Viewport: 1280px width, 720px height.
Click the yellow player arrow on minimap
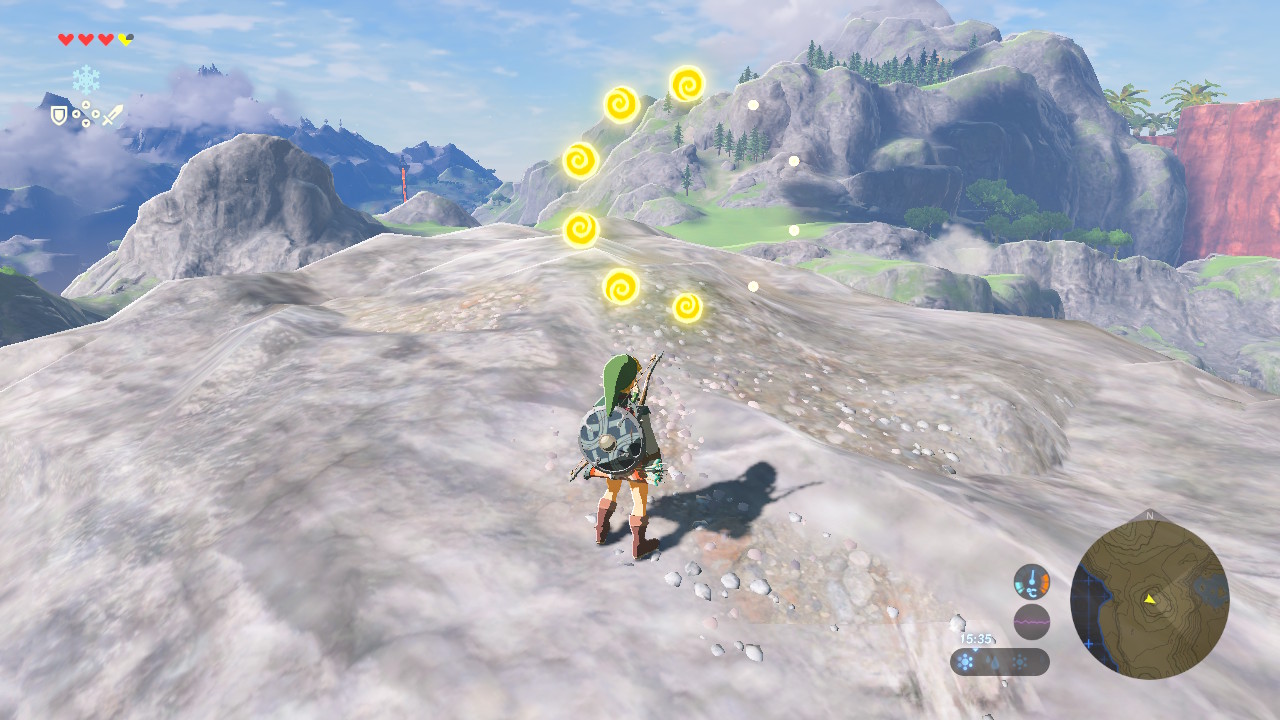coord(1150,599)
